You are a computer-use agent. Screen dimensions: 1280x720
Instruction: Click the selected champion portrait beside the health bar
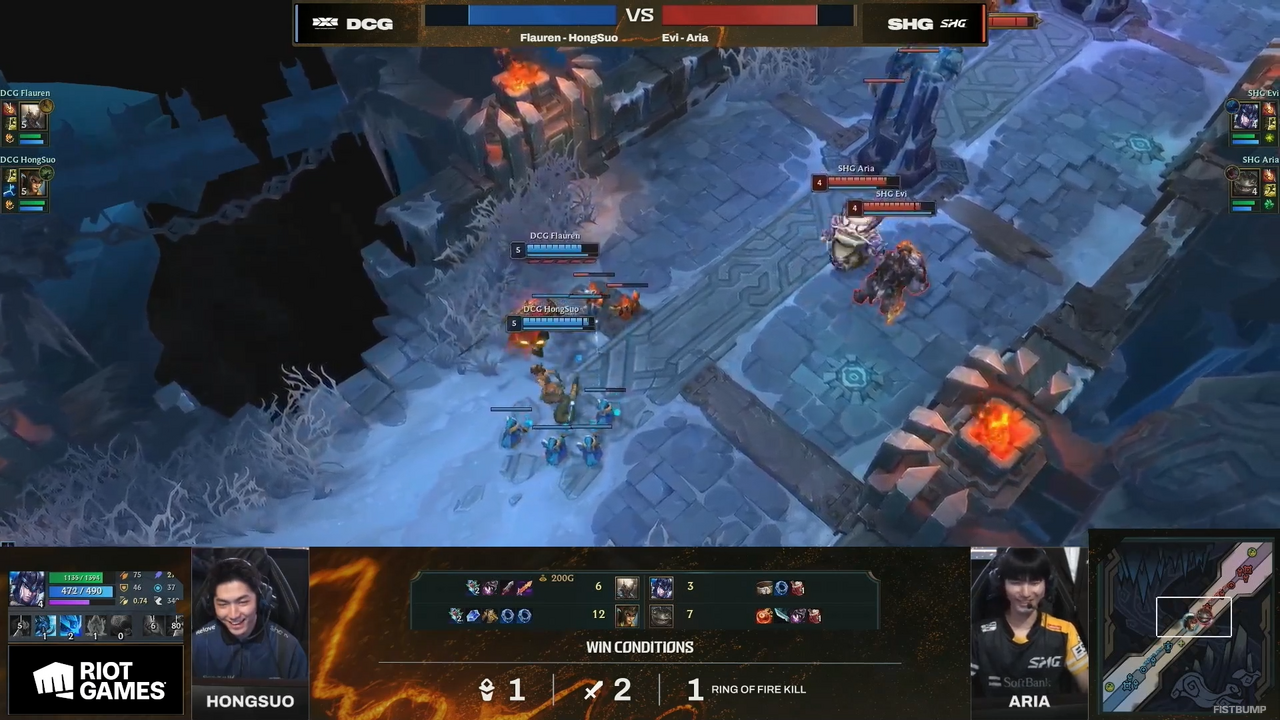pyautogui.click(x=26, y=589)
